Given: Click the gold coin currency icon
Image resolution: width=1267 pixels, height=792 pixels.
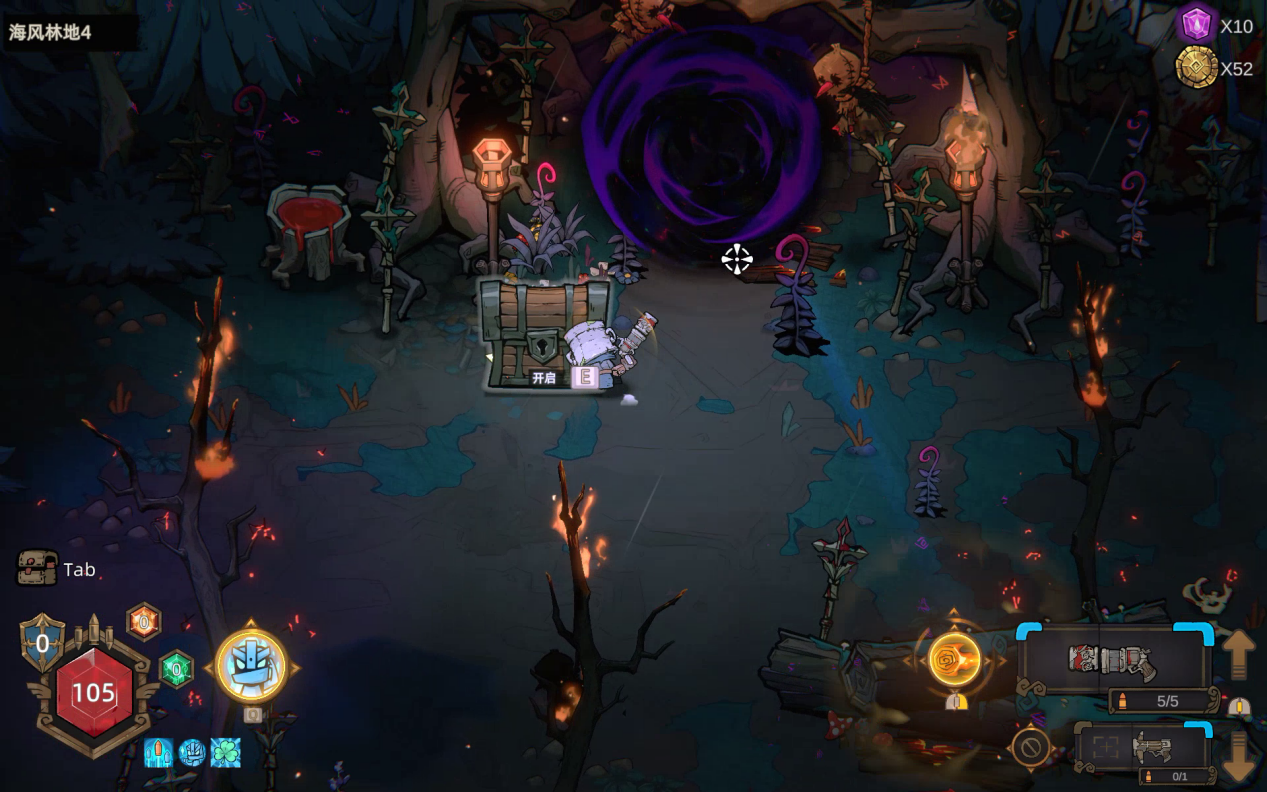Looking at the screenshot, I should tap(1196, 68).
